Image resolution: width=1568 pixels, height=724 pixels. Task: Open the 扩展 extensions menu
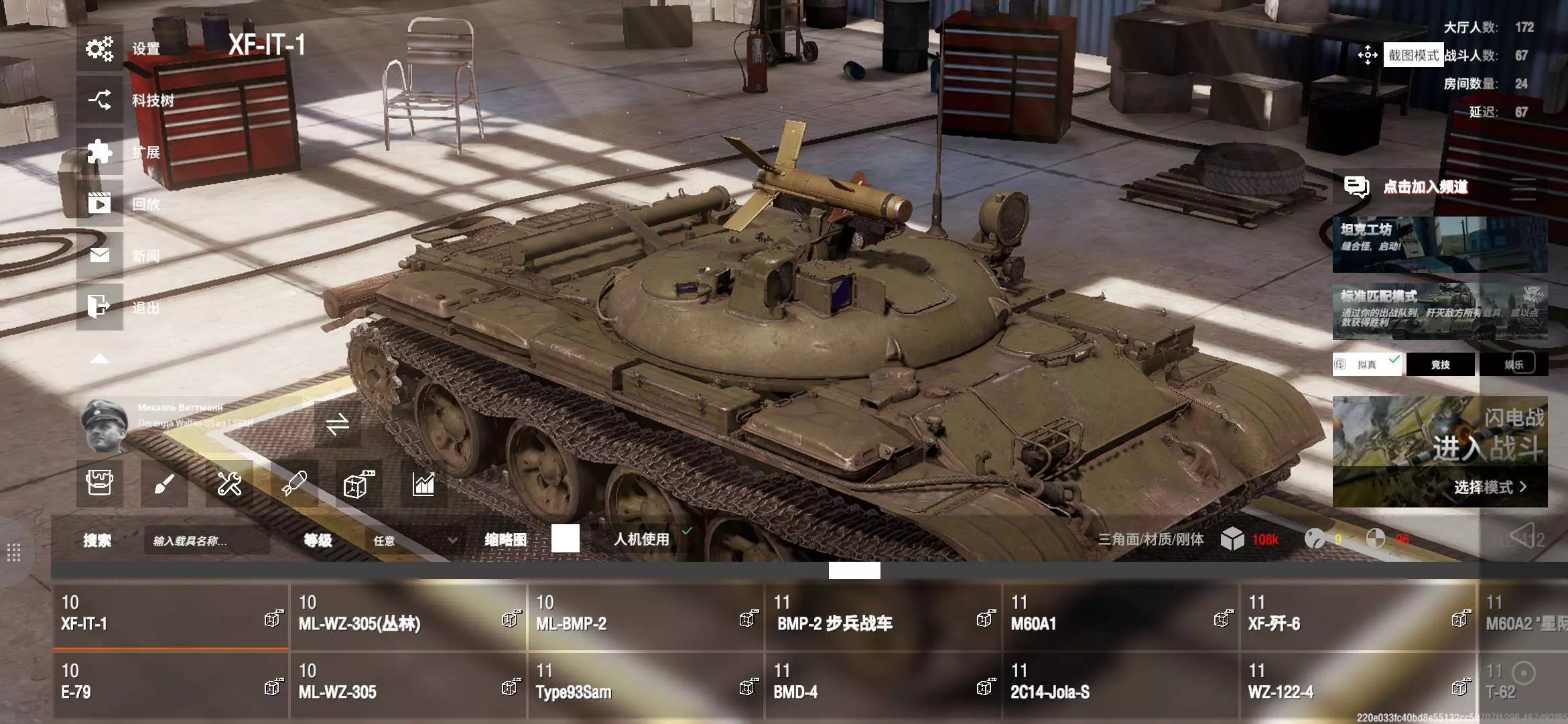pos(101,152)
